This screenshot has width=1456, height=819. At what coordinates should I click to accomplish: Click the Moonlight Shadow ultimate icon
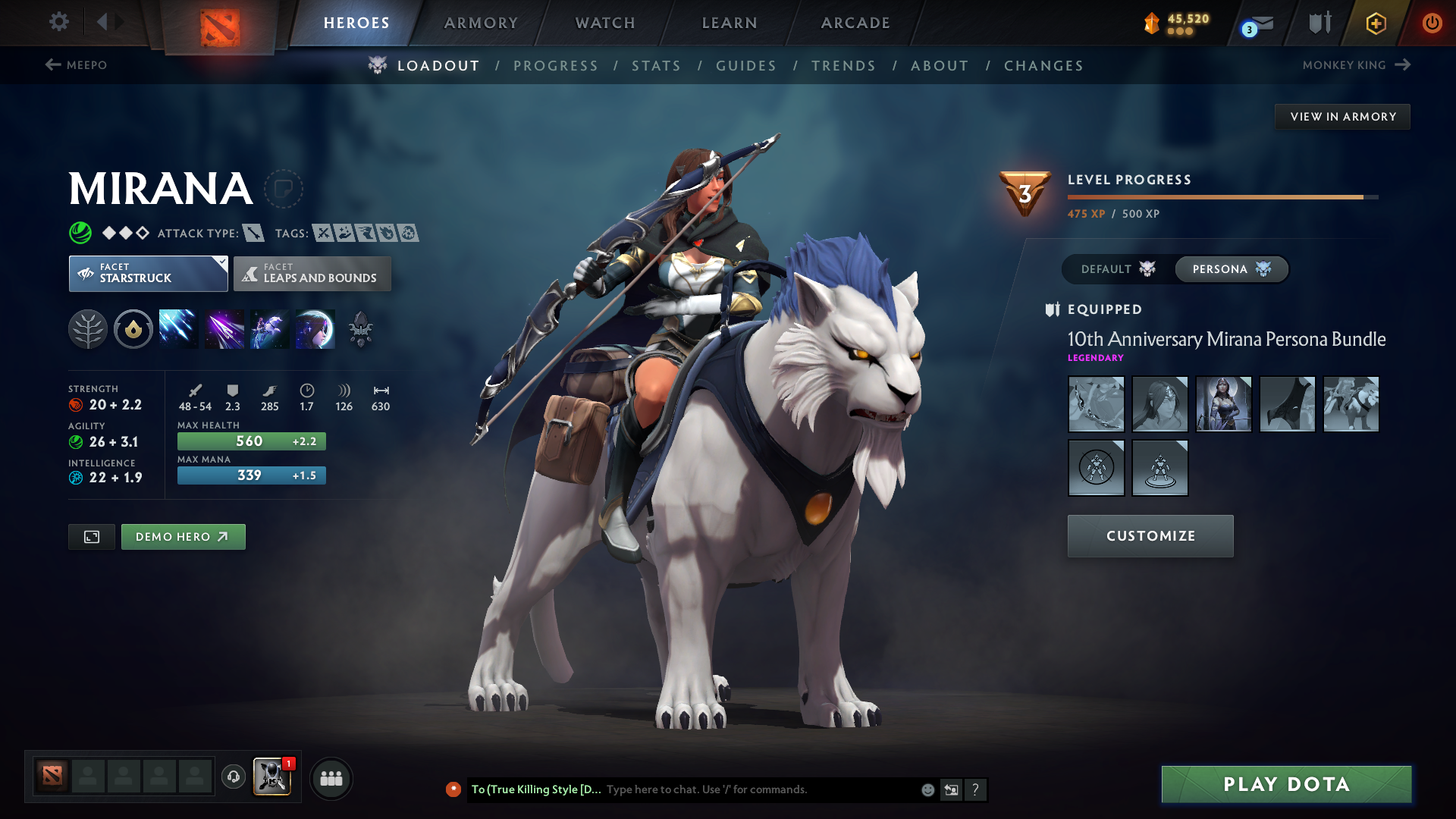315,328
